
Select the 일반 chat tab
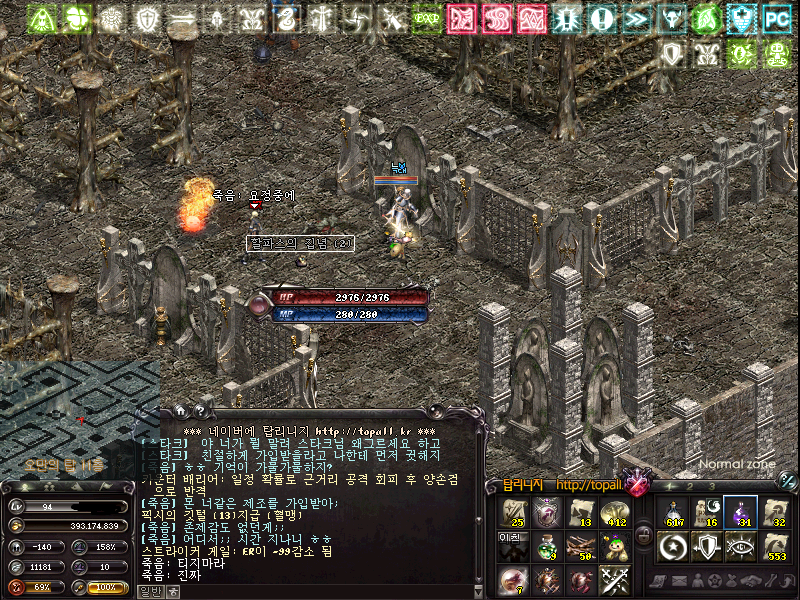(149, 591)
